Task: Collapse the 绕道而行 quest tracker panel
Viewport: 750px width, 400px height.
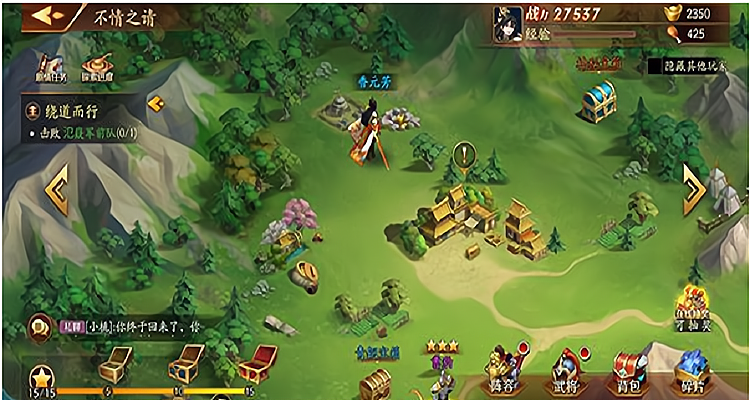Action: click(154, 103)
